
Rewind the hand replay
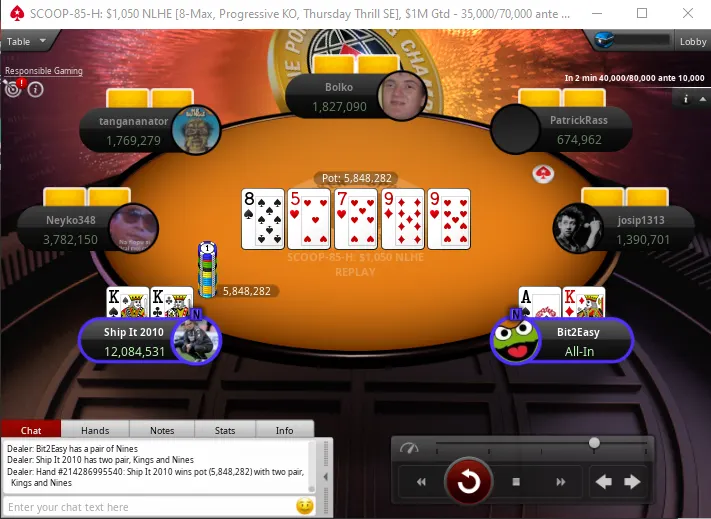[x=421, y=482]
